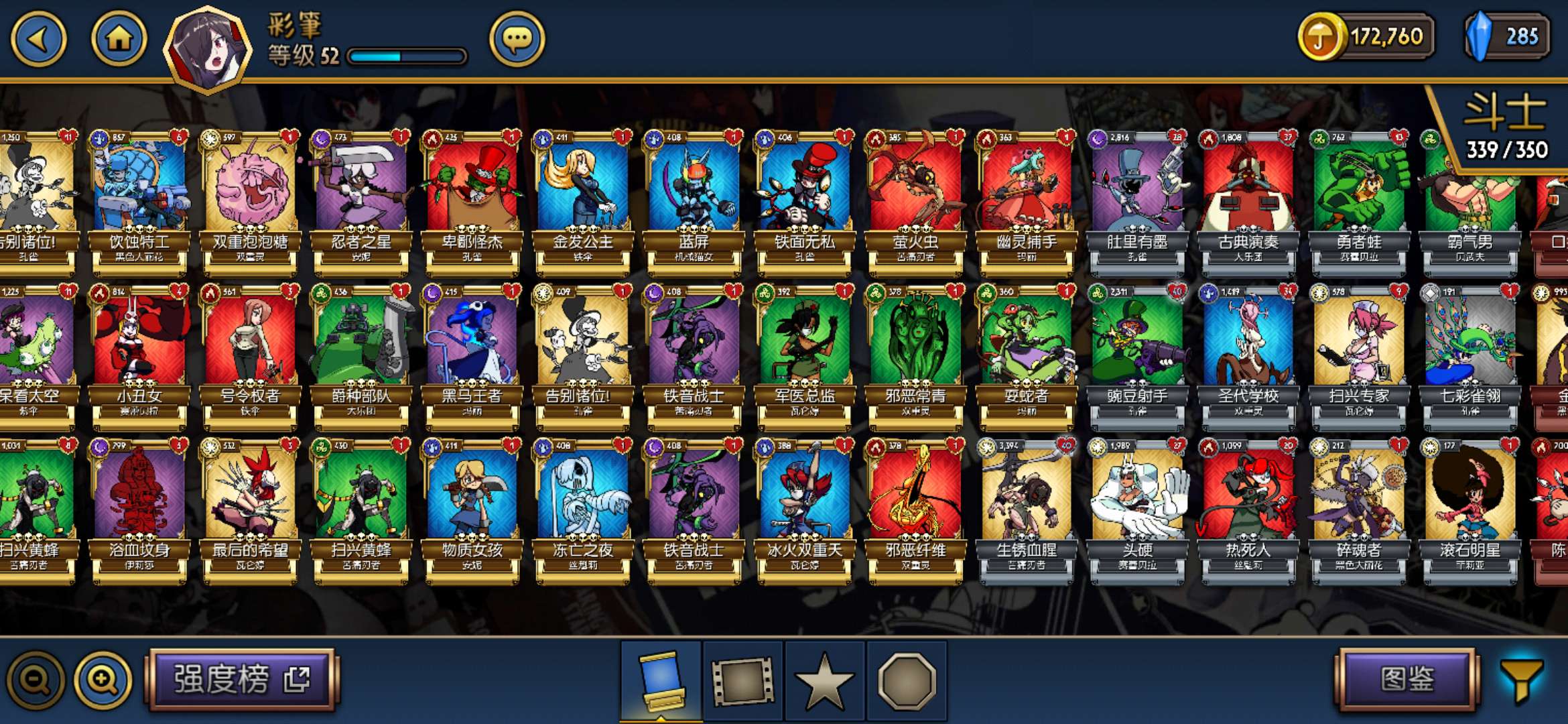Switch to the blue scroll fighters tab
Viewport: 1568px width, 724px height.
pyautogui.click(x=661, y=680)
